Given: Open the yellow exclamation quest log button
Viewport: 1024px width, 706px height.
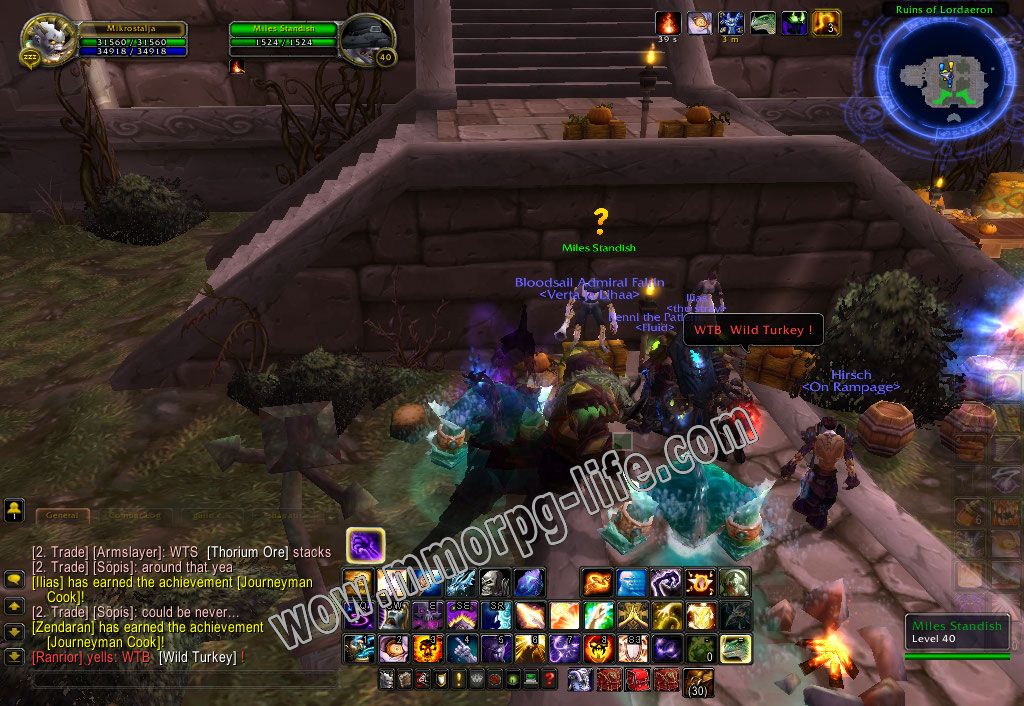Looking at the screenshot, I should coord(459,680).
